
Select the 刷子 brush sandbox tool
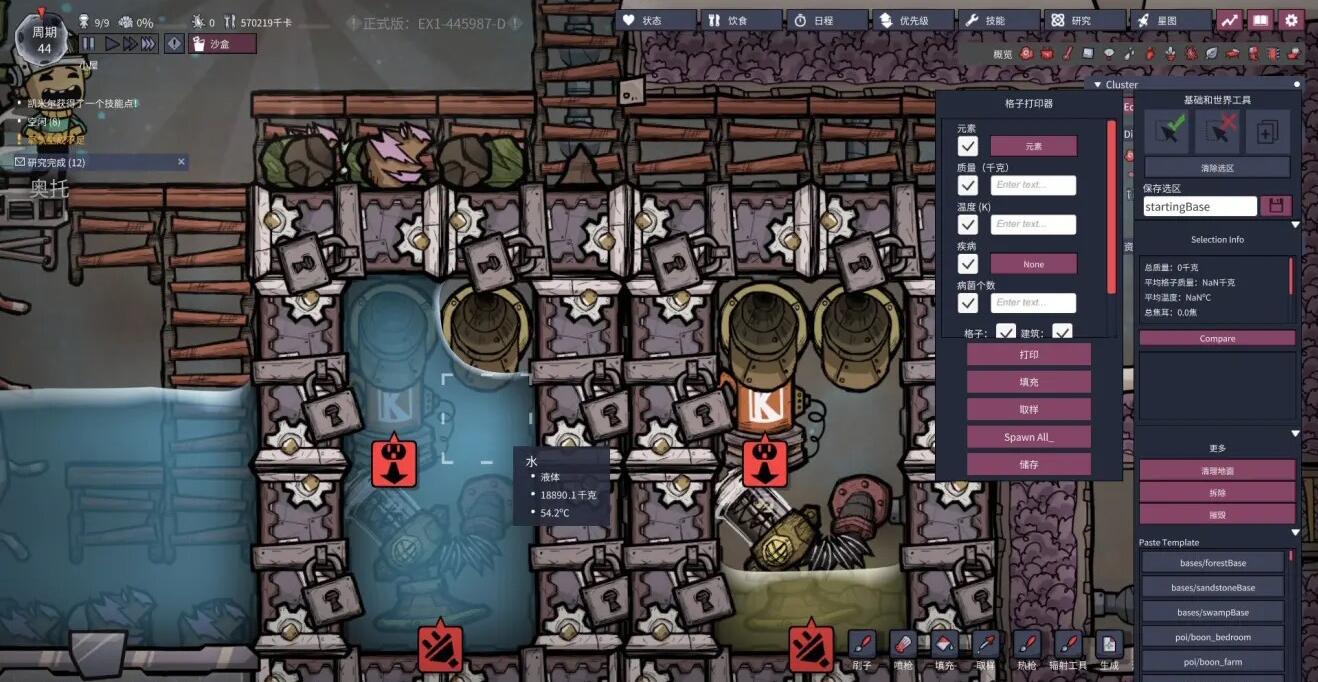(862, 648)
